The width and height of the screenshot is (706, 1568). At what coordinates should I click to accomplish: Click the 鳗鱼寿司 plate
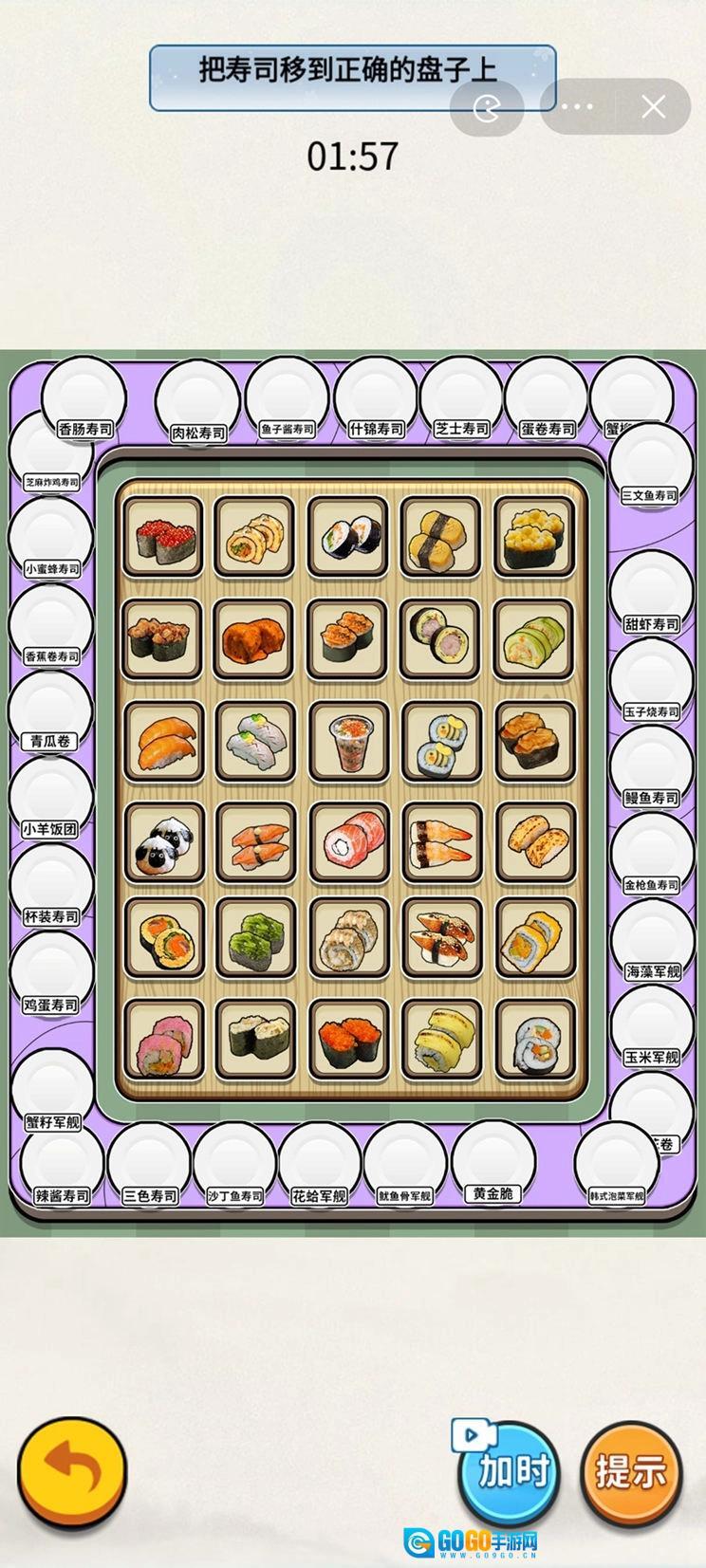tap(651, 769)
